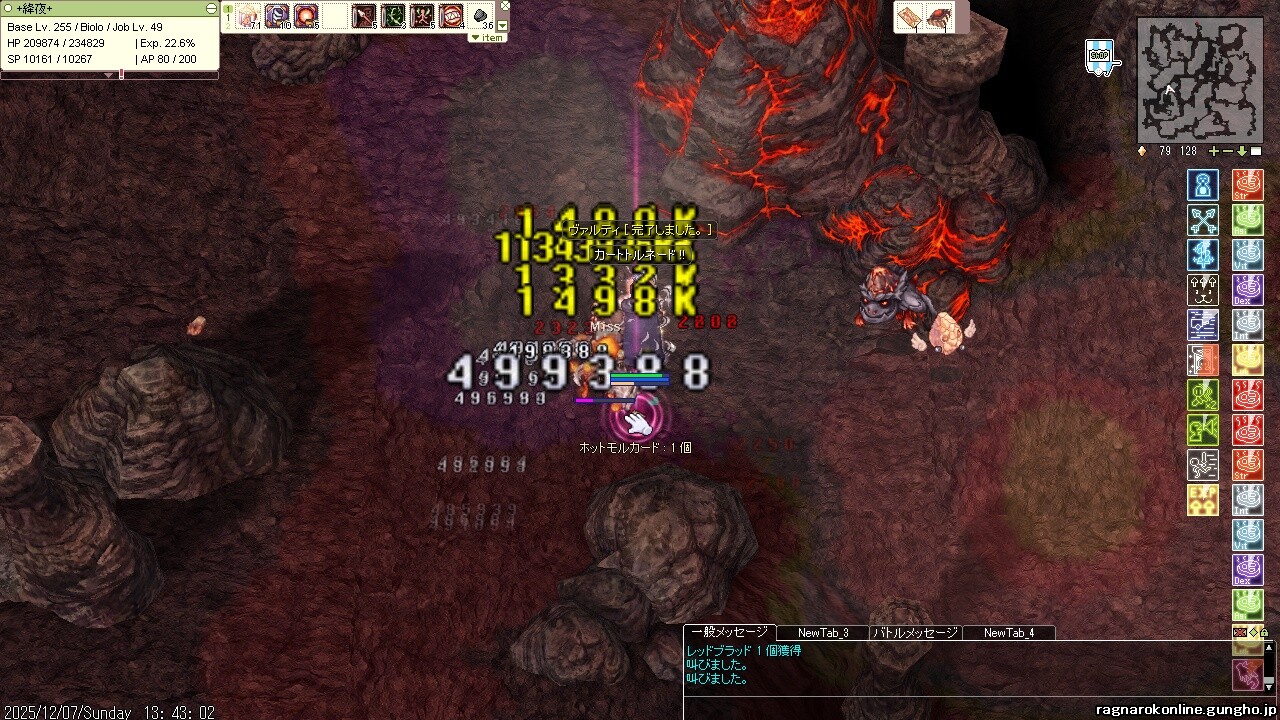Activate the red orb skill with count 5
The height and width of the screenshot is (720, 1280).
coord(305,16)
